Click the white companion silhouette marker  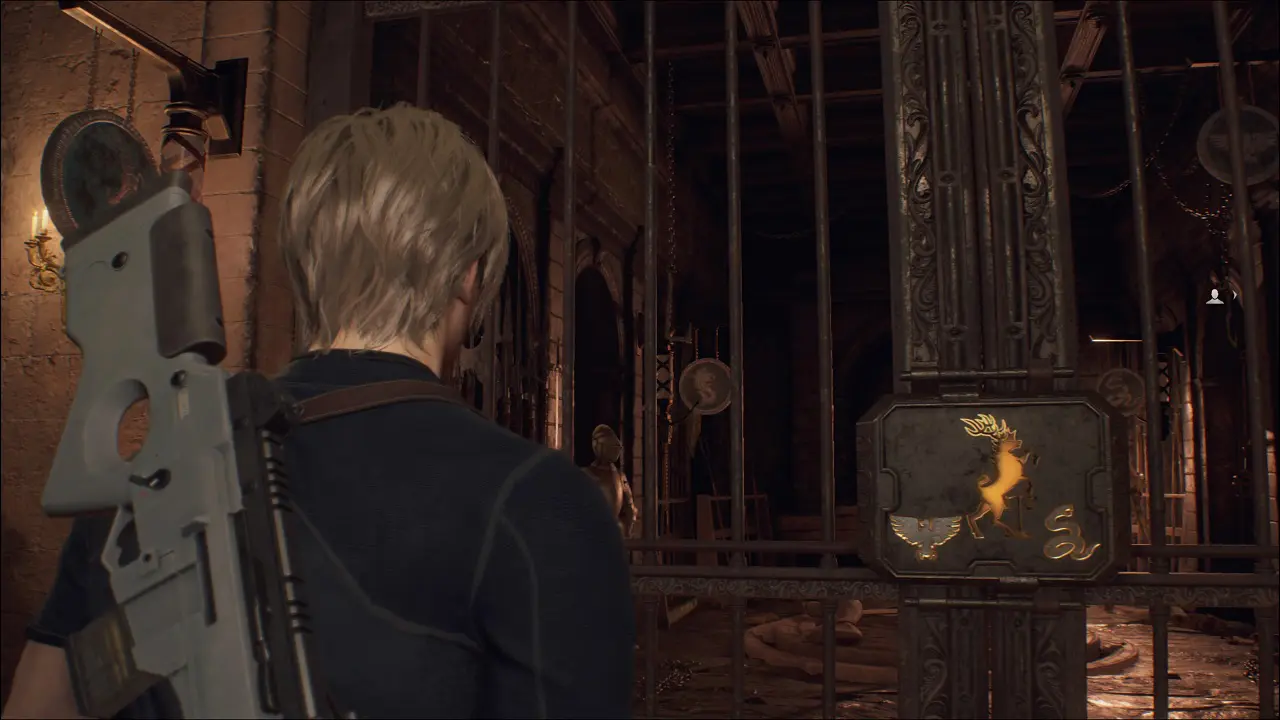pos(1215,296)
